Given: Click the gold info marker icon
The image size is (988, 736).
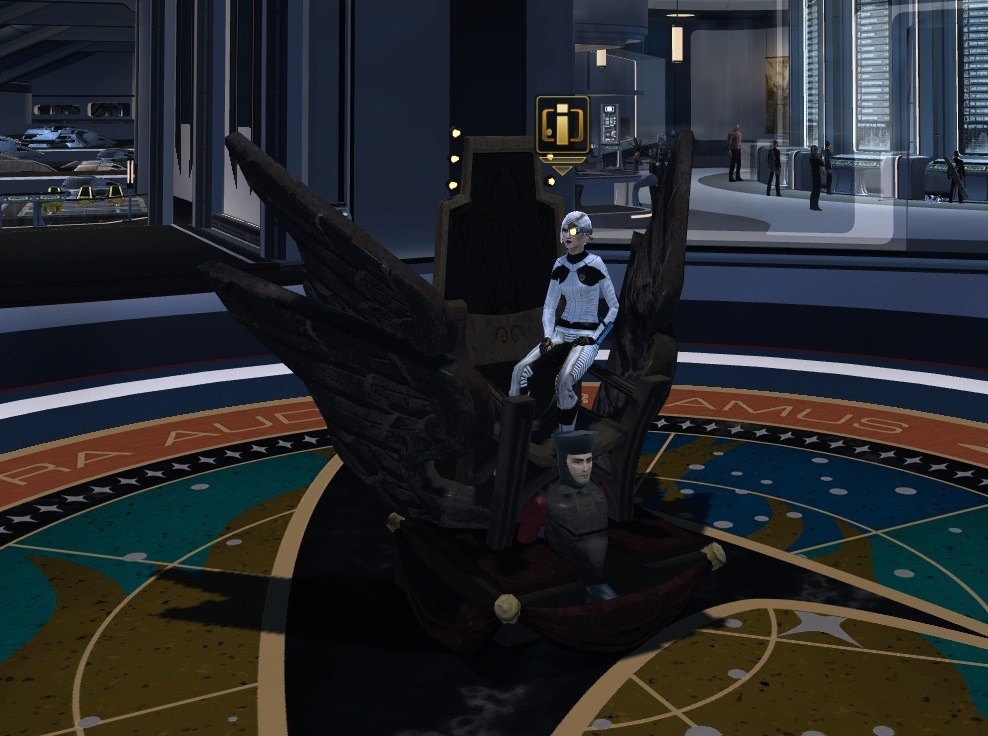Looking at the screenshot, I should (562, 126).
